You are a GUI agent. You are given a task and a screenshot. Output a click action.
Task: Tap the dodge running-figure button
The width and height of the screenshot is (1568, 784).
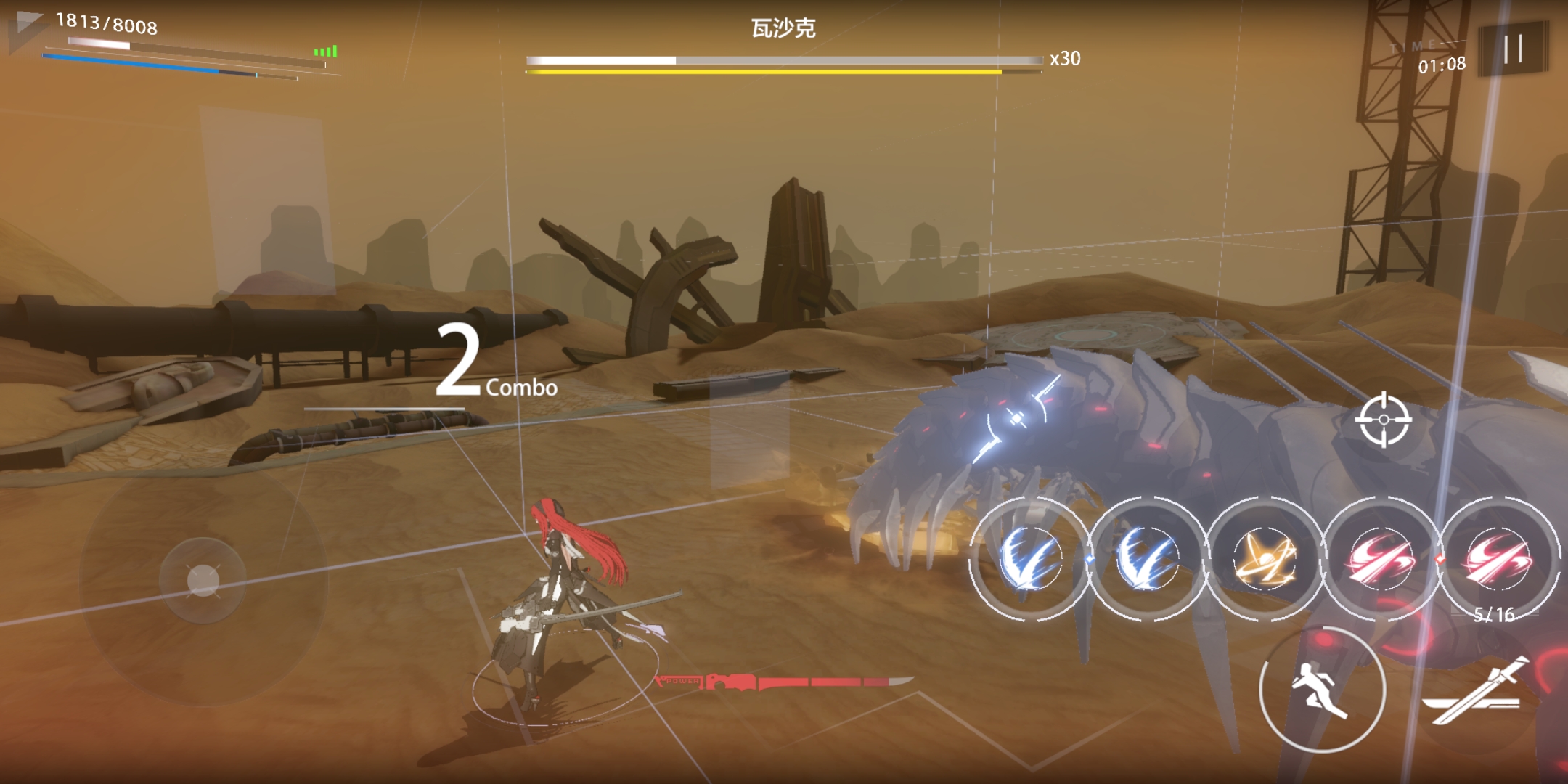tap(1322, 689)
